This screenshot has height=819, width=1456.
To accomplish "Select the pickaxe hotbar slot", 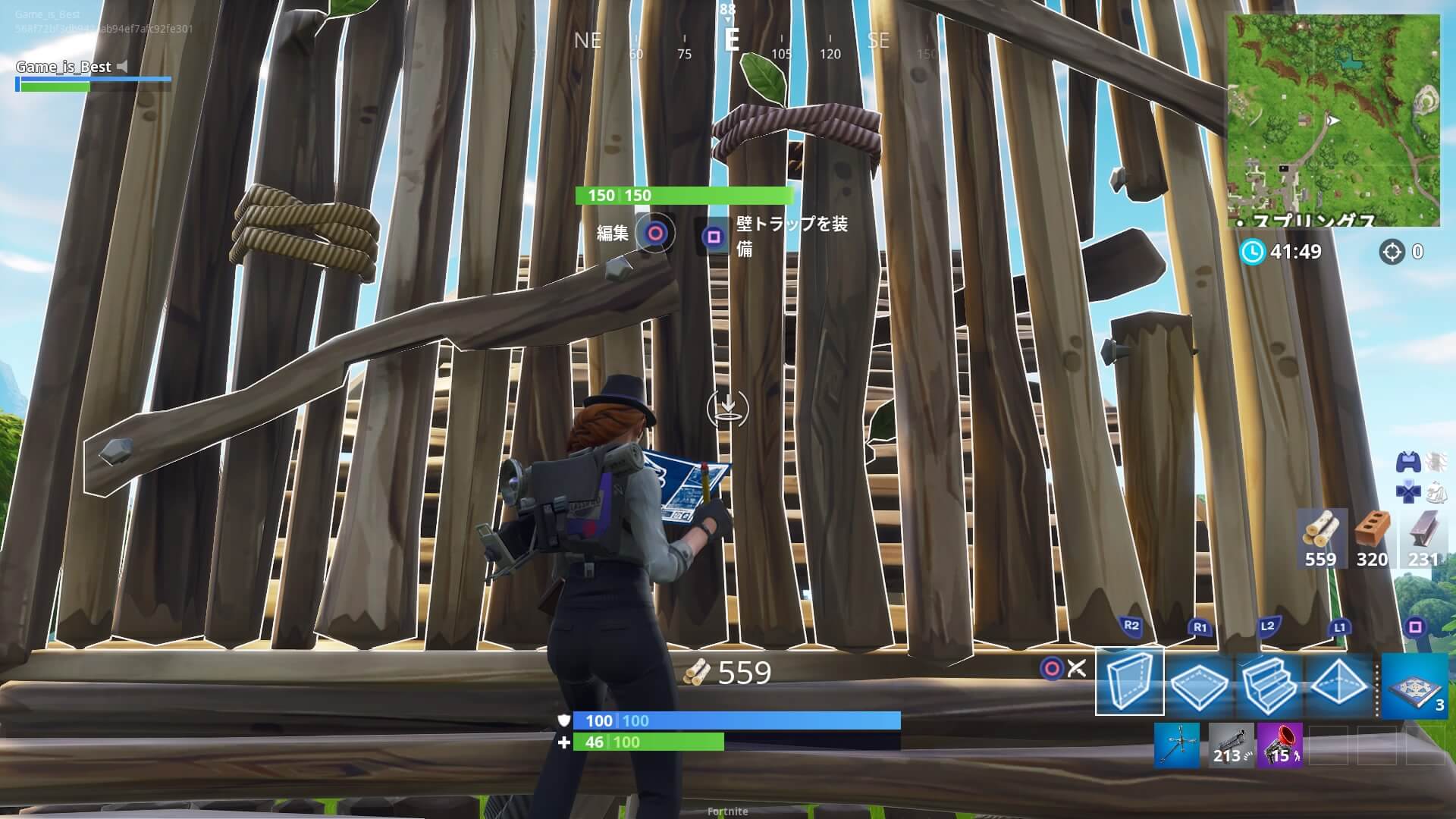I will tap(1177, 745).
